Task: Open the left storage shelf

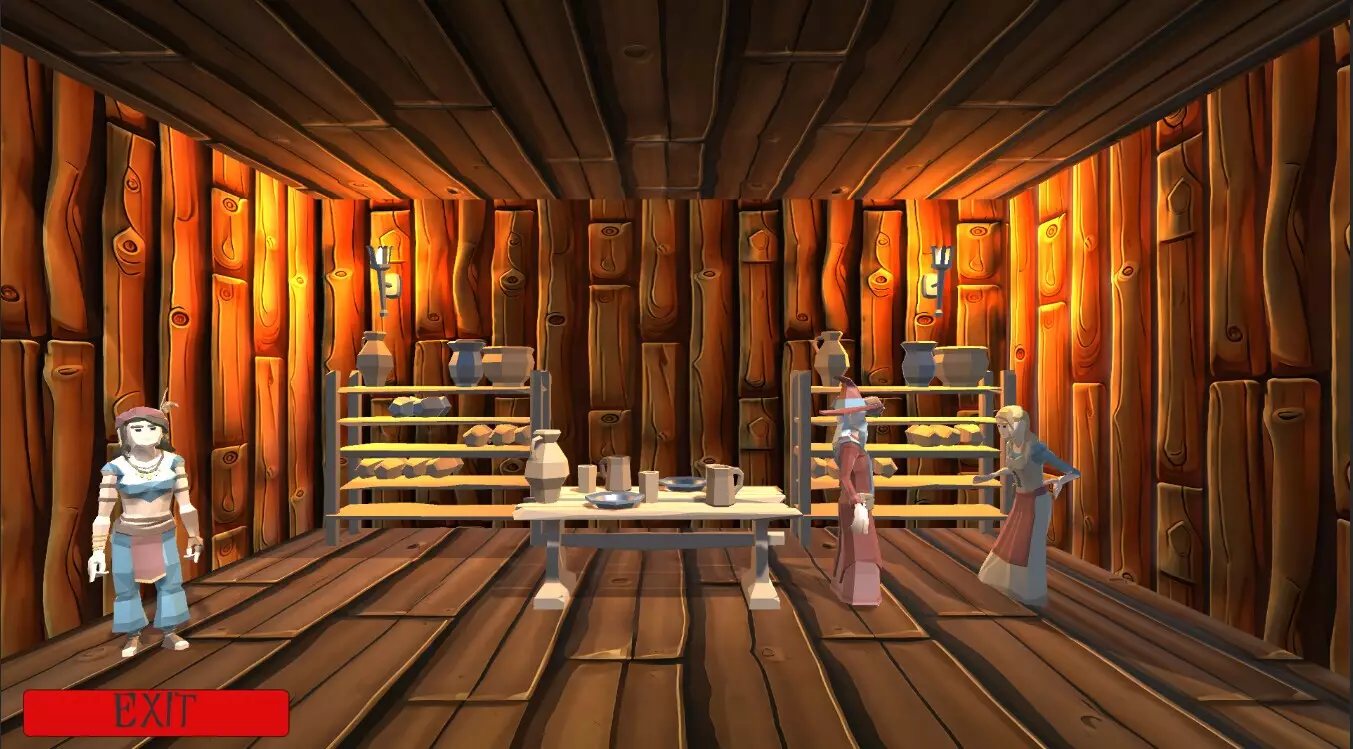Action: tap(435, 450)
